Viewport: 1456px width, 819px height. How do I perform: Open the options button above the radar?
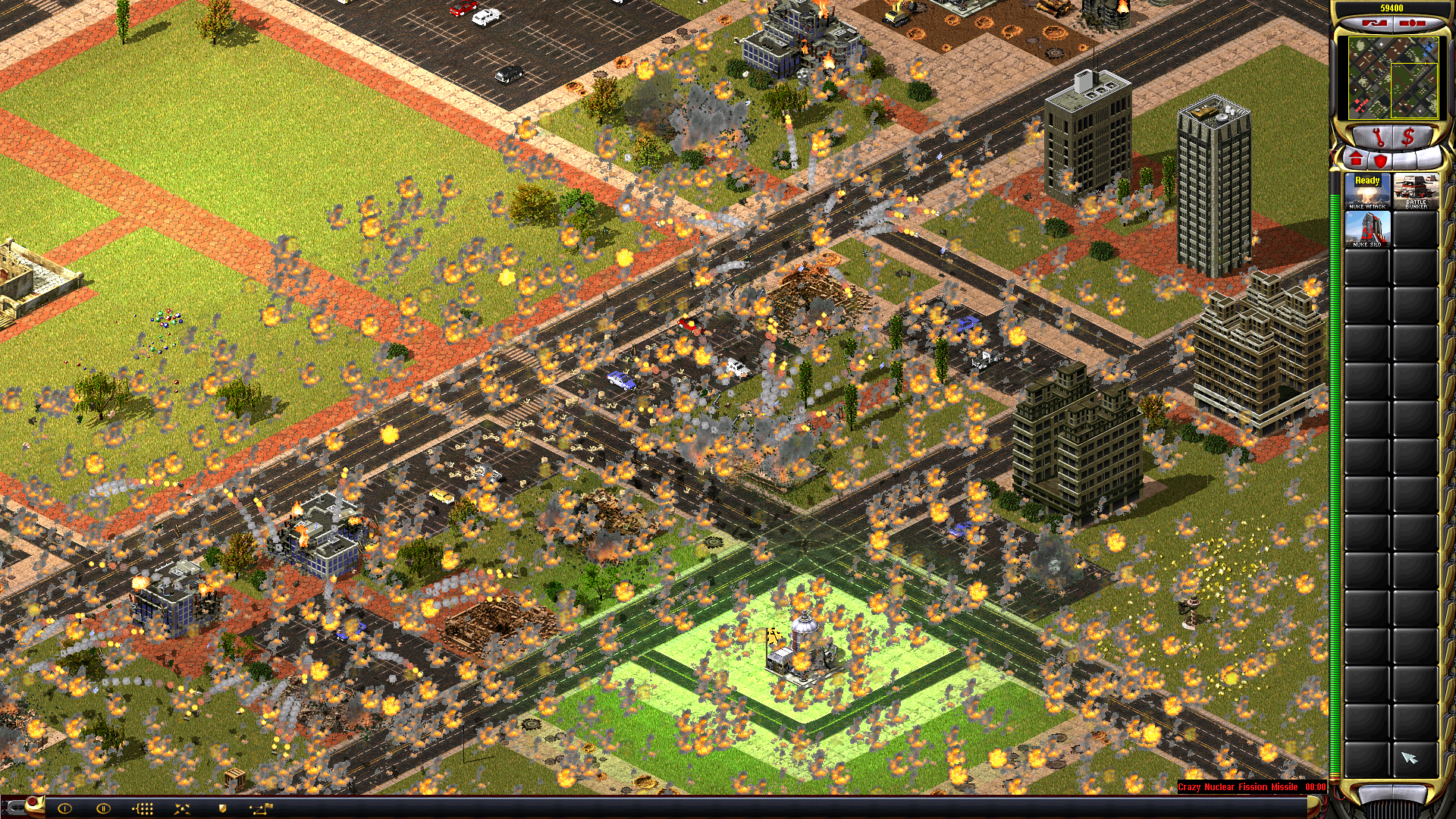pos(1412,24)
